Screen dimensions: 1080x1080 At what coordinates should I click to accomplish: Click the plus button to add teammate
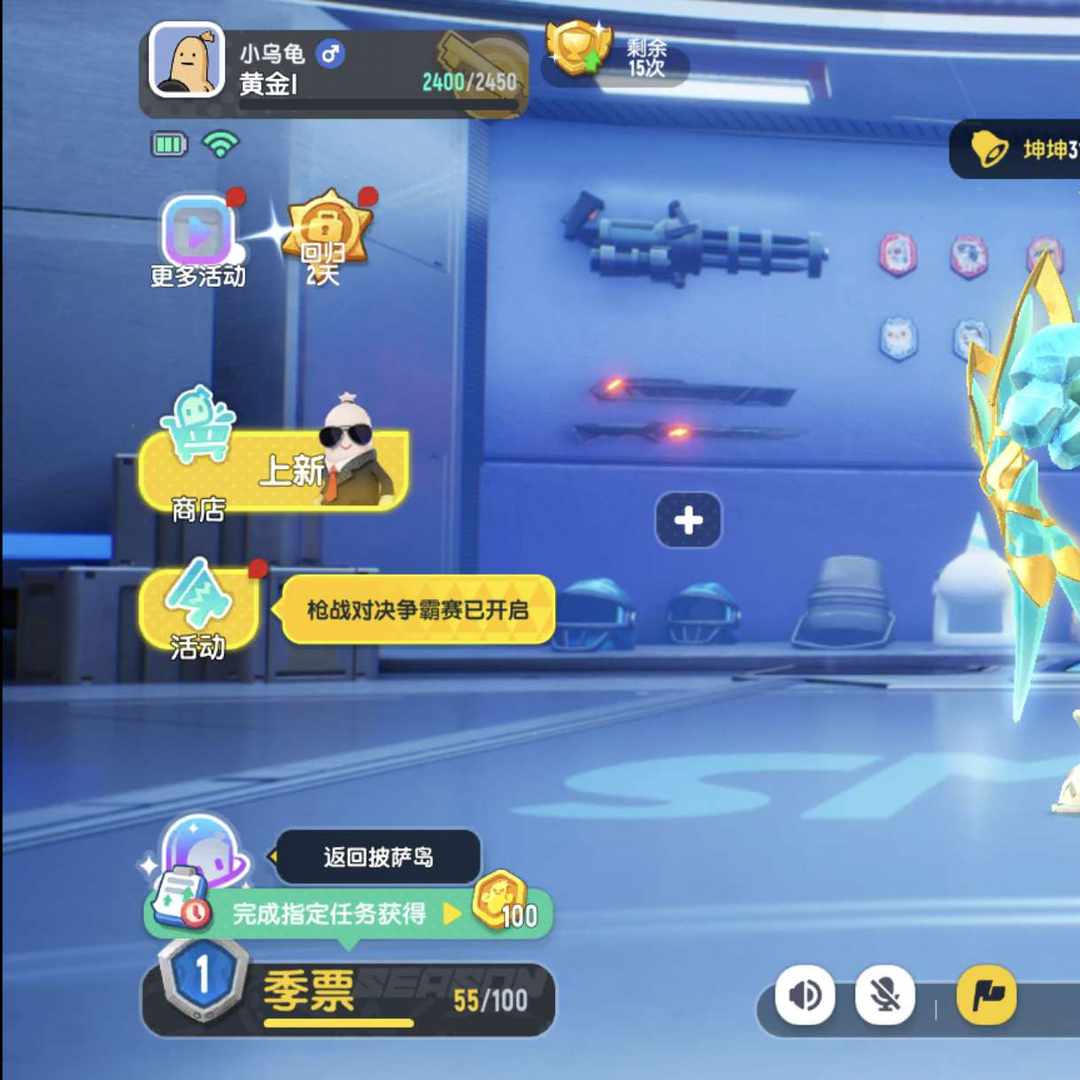click(688, 520)
